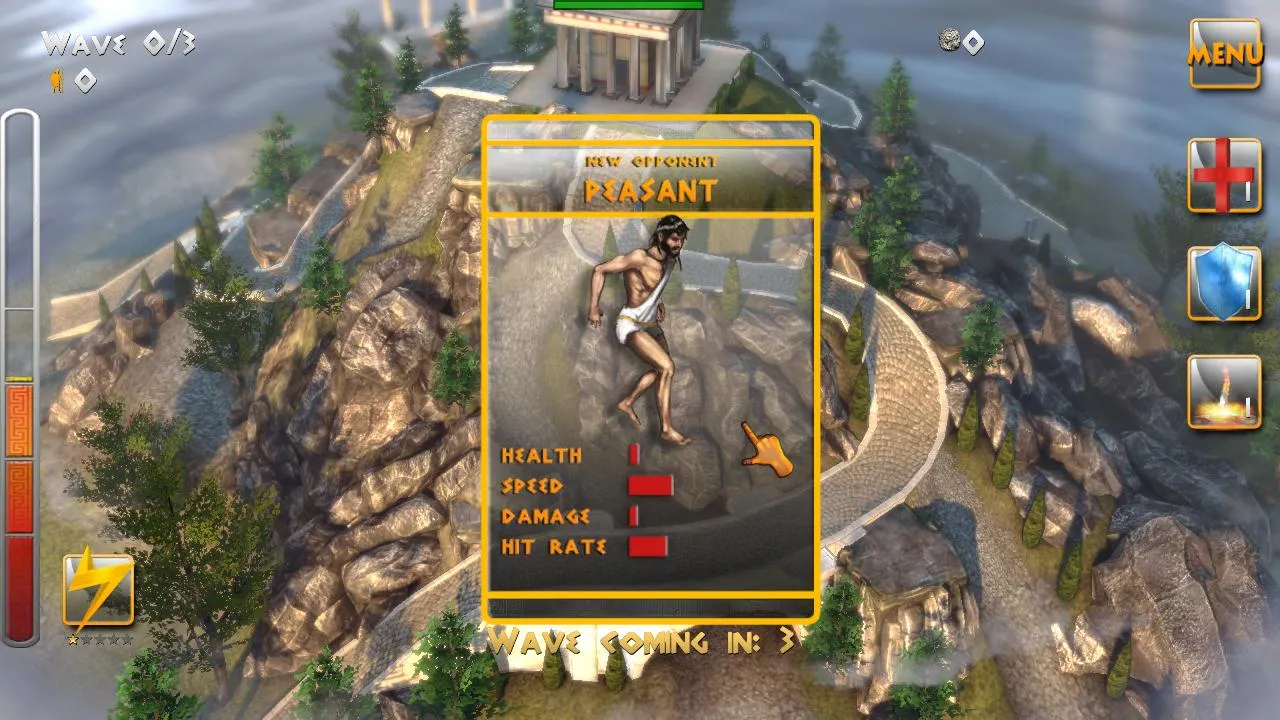Use the blue shield ability
The width and height of the screenshot is (1280, 720).
click(1224, 283)
